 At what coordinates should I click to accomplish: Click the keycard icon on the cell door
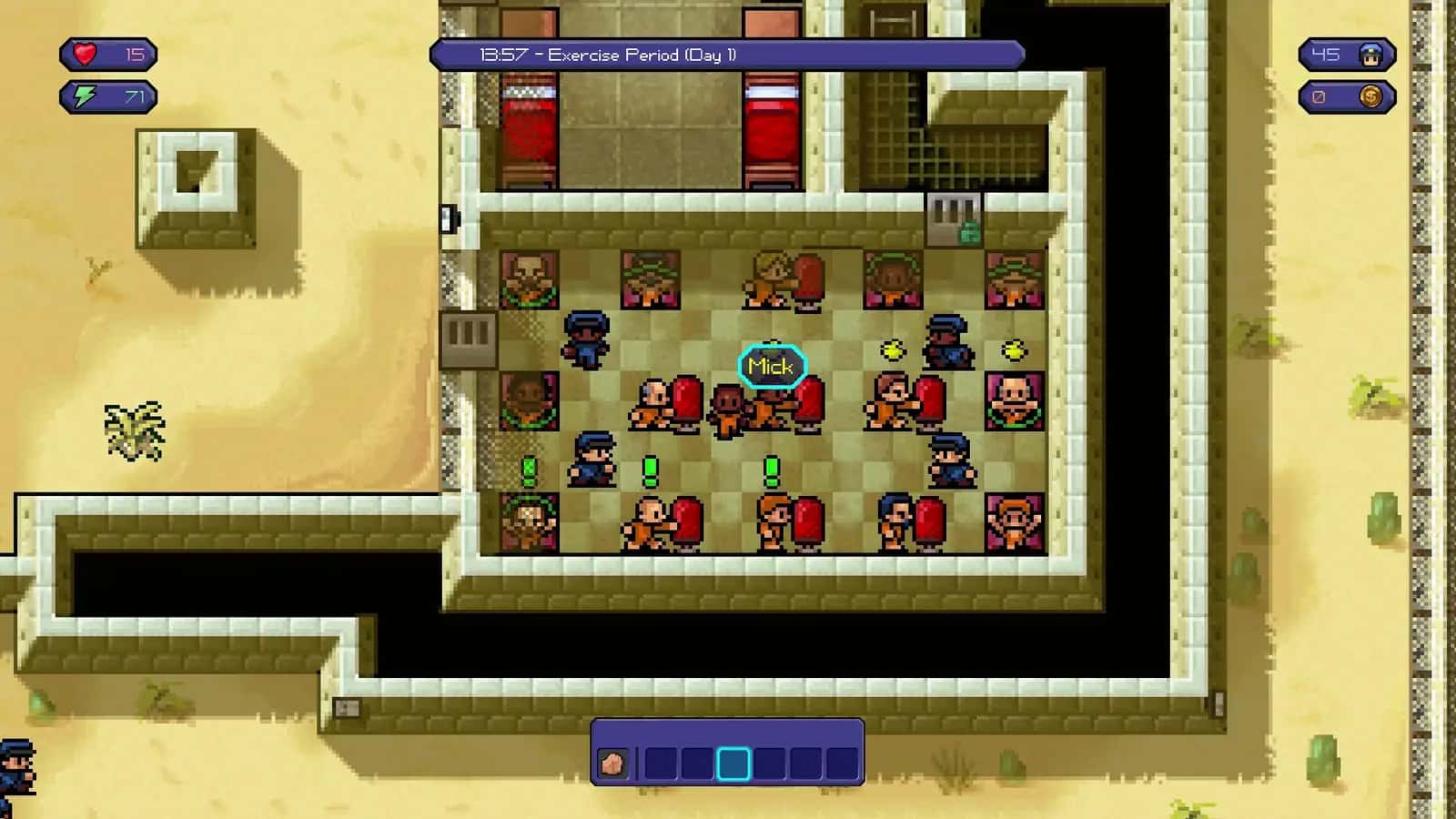click(968, 231)
